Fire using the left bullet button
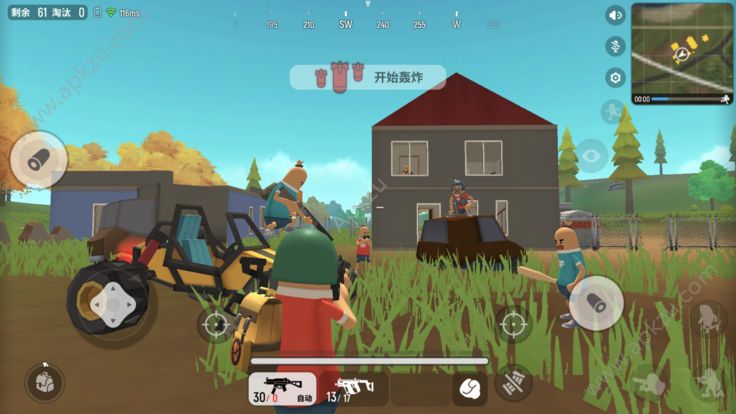Viewport: 736px width, 414px height. [x=39, y=158]
